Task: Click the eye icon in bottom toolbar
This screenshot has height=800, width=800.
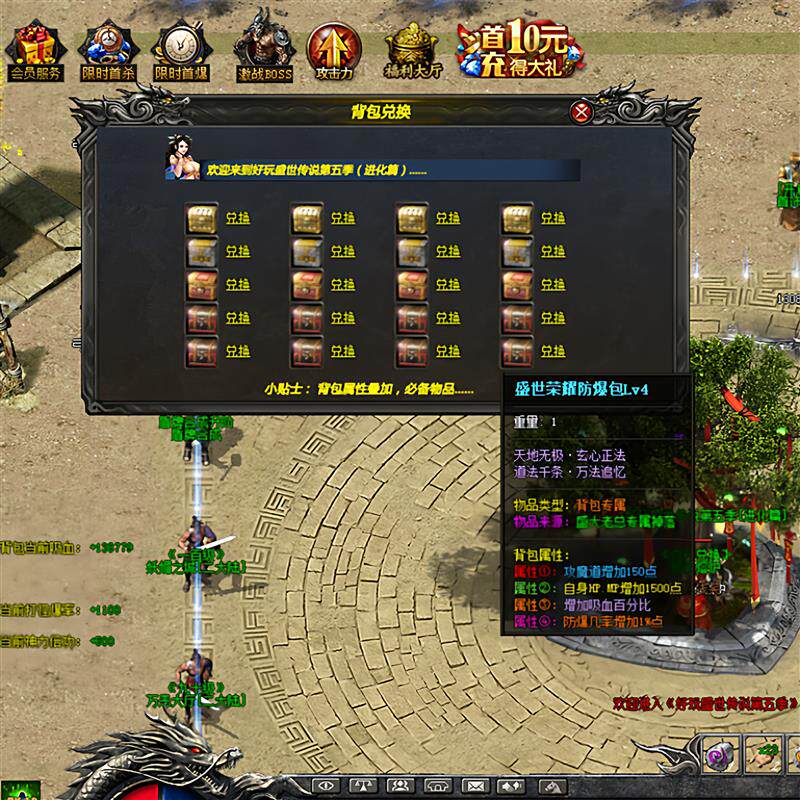Action: coord(325,784)
